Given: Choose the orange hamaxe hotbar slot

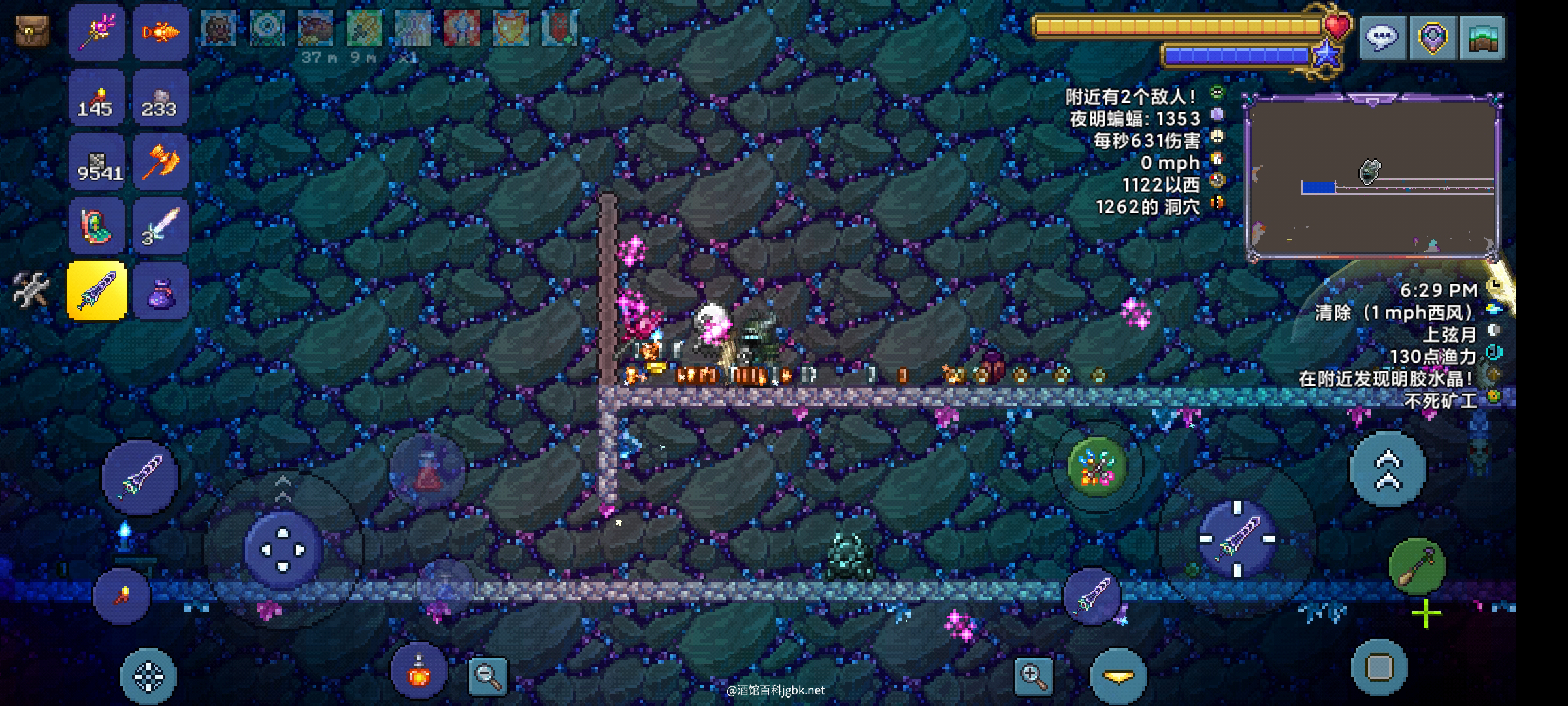Looking at the screenshot, I should tap(161, 162).
